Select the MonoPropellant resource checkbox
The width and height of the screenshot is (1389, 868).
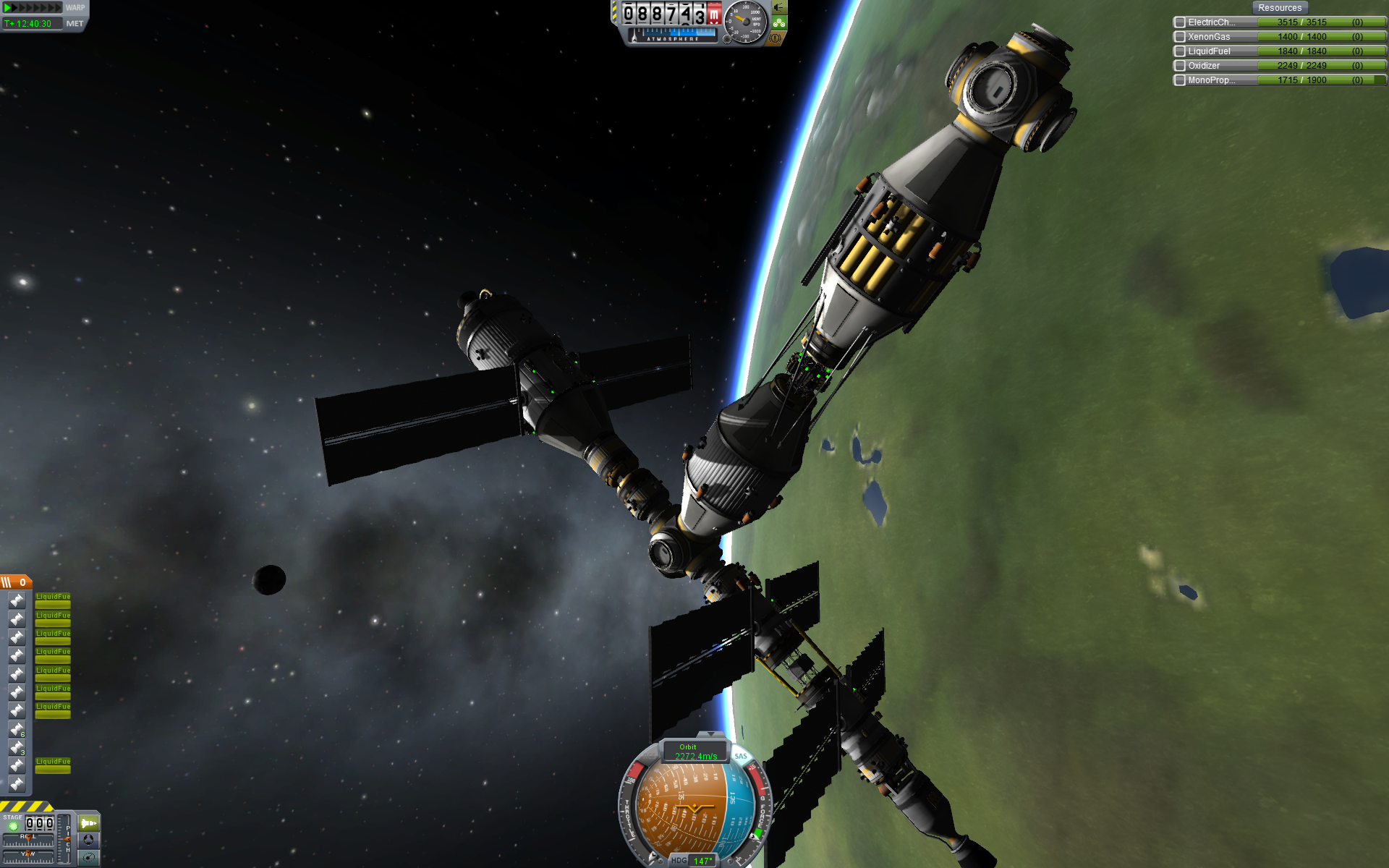tap(1179, 80)
